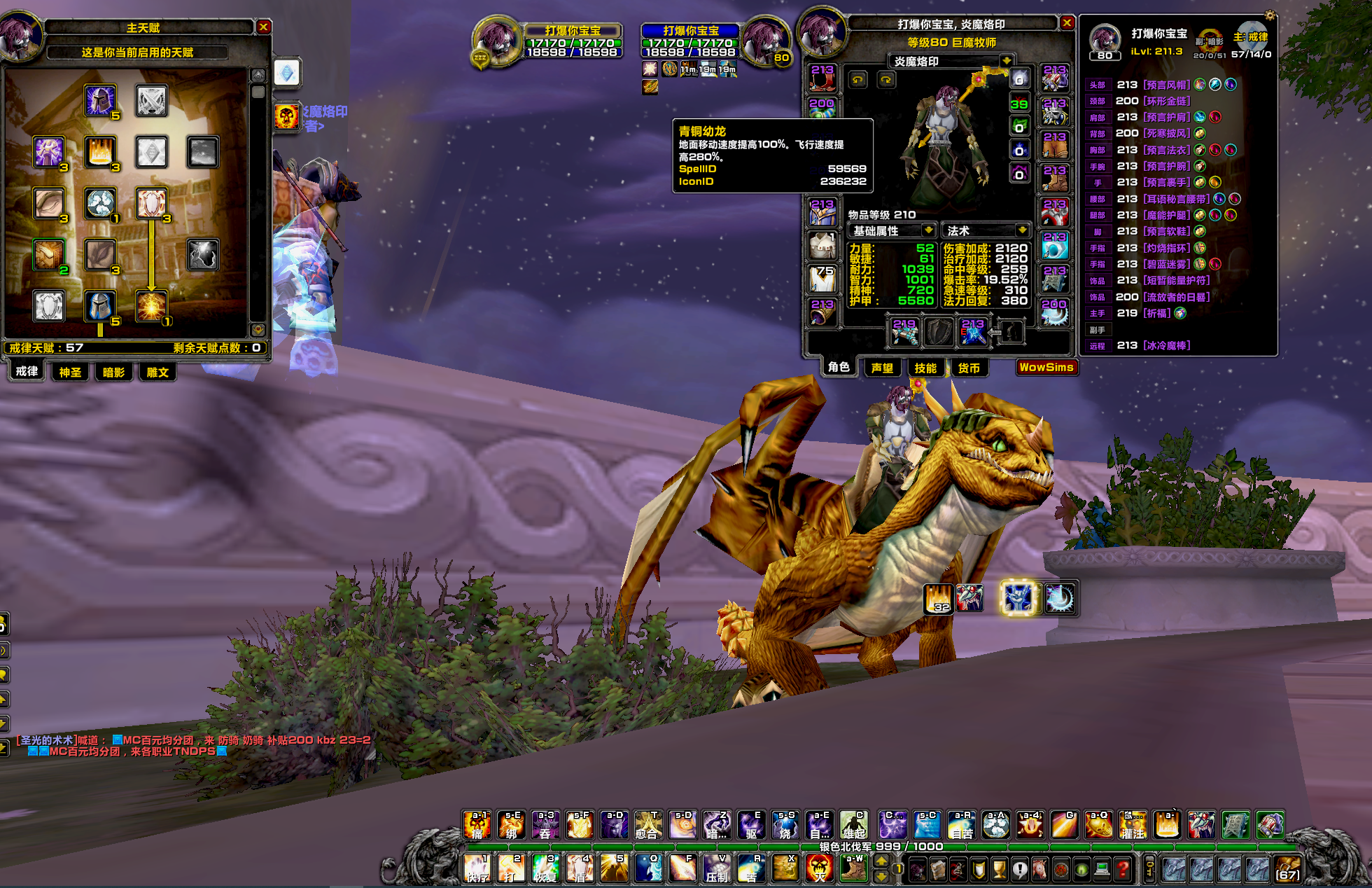The height and width of the screenshot is (888, 1372).
Task: Select the 预言风帽 head item entry
Action: (x=1166, y=85)
